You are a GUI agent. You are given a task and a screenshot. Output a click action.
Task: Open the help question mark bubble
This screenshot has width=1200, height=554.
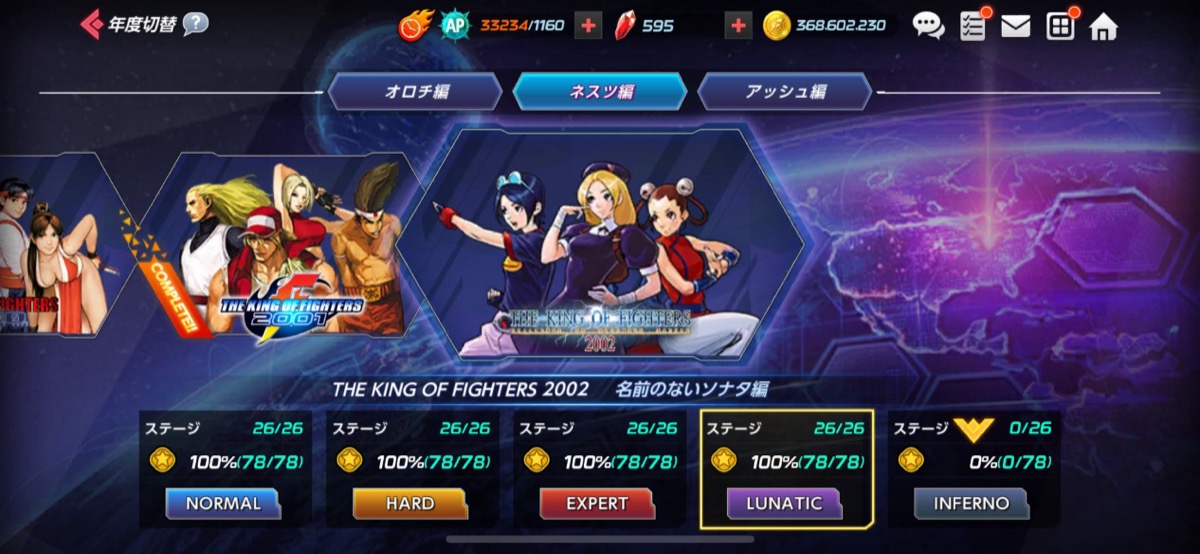click(x=196, y=23)
